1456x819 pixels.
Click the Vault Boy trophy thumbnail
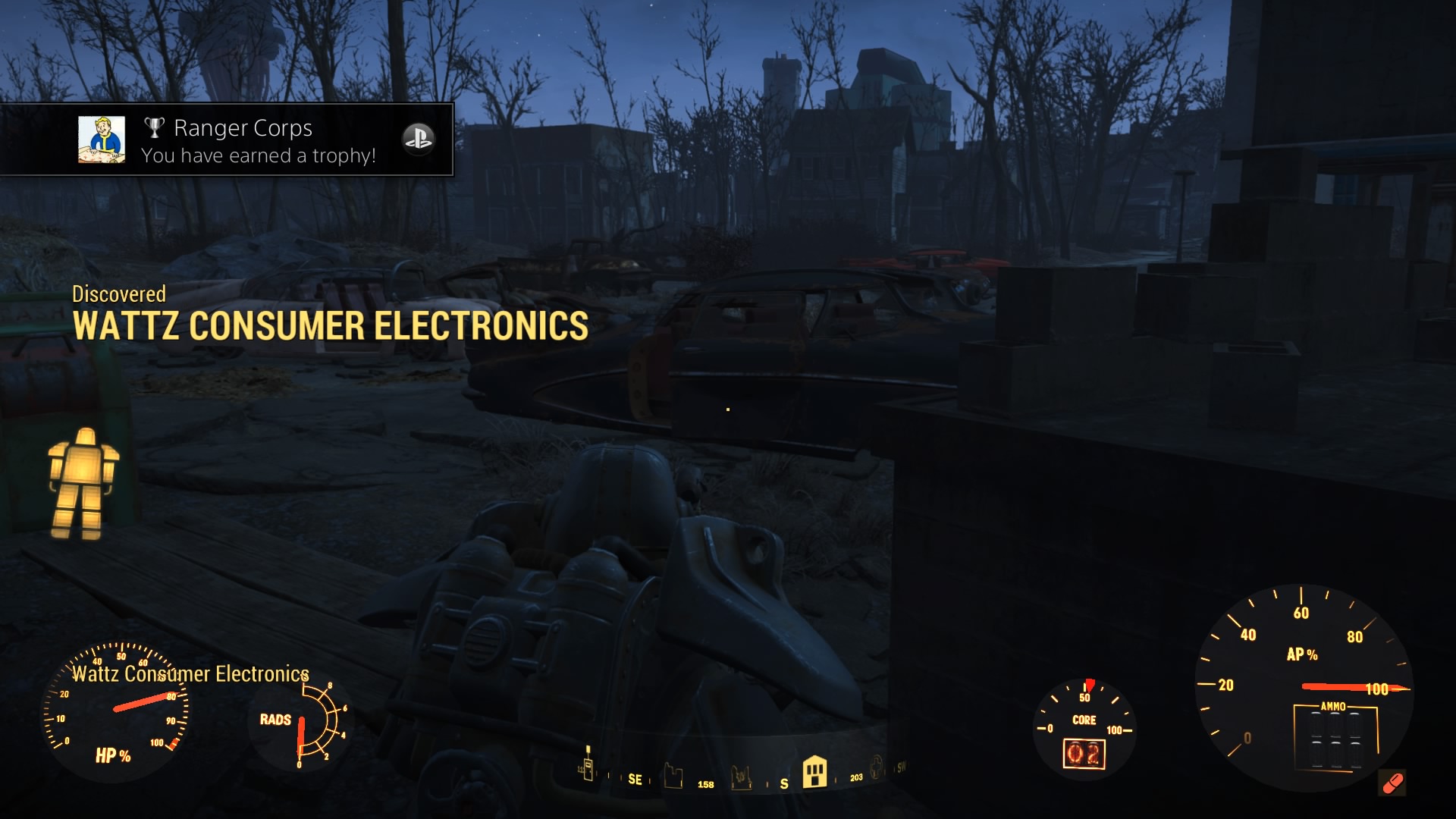[x=102, y=140]
